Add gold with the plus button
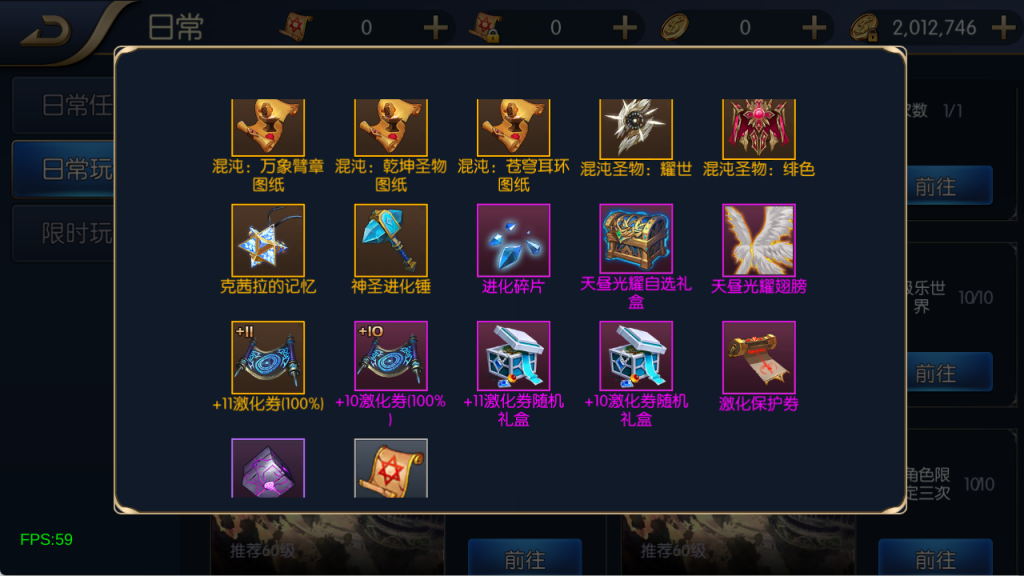Screen dimensions: 1024x576 pos(1003,28)
